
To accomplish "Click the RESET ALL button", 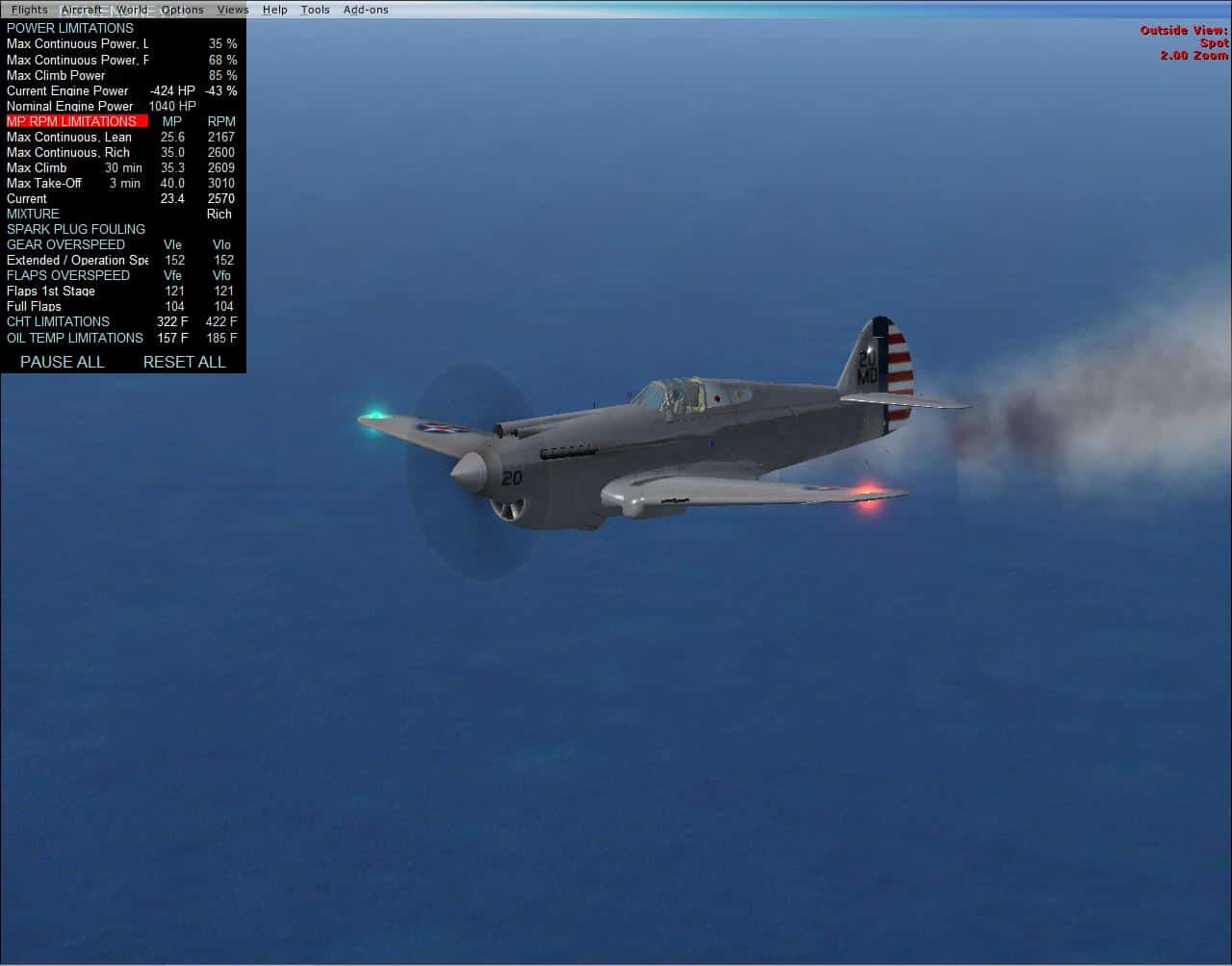I will [x=184, y=362].
